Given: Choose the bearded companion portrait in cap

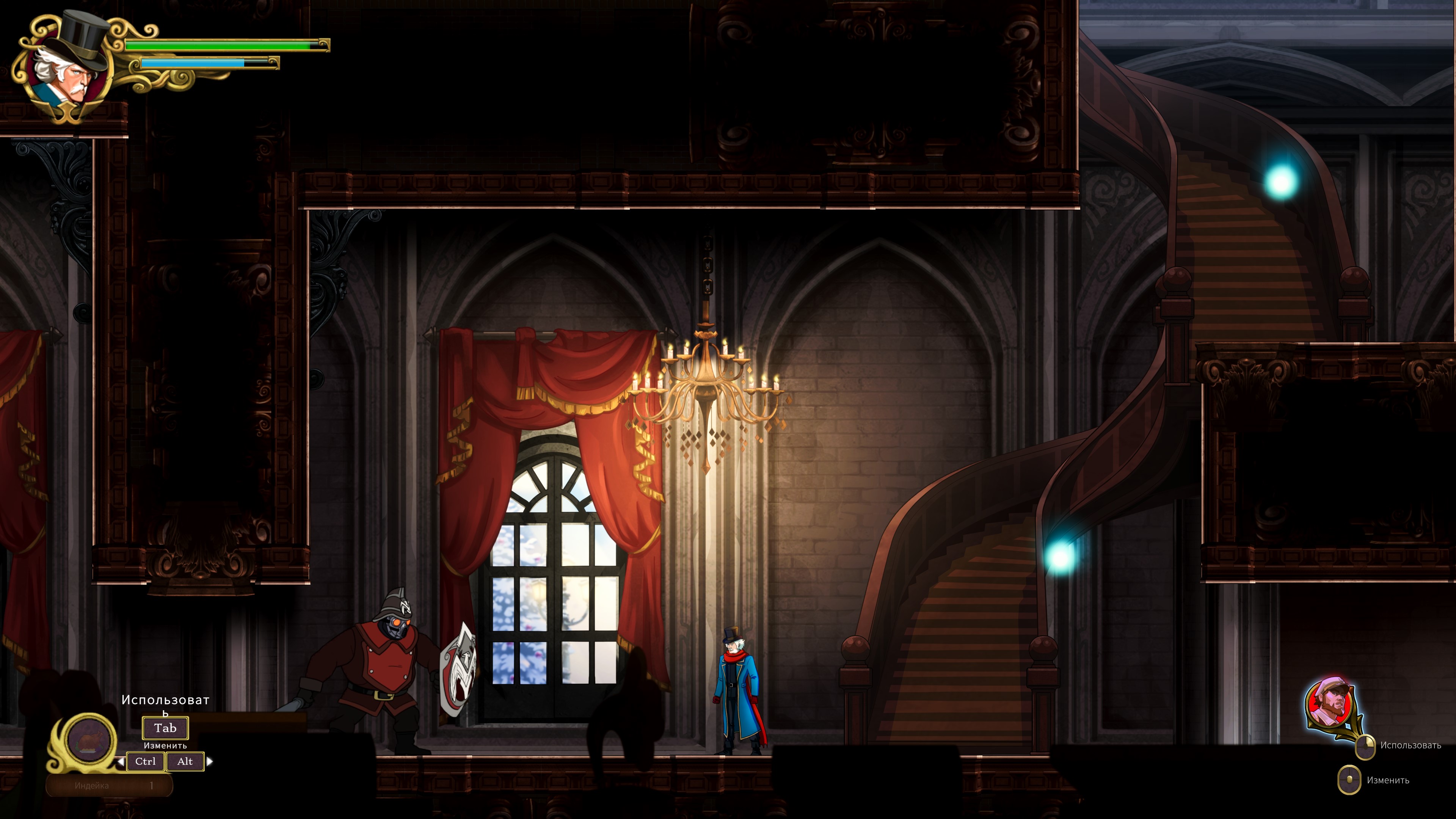Looking at the screenshot, I should 1331,704.
